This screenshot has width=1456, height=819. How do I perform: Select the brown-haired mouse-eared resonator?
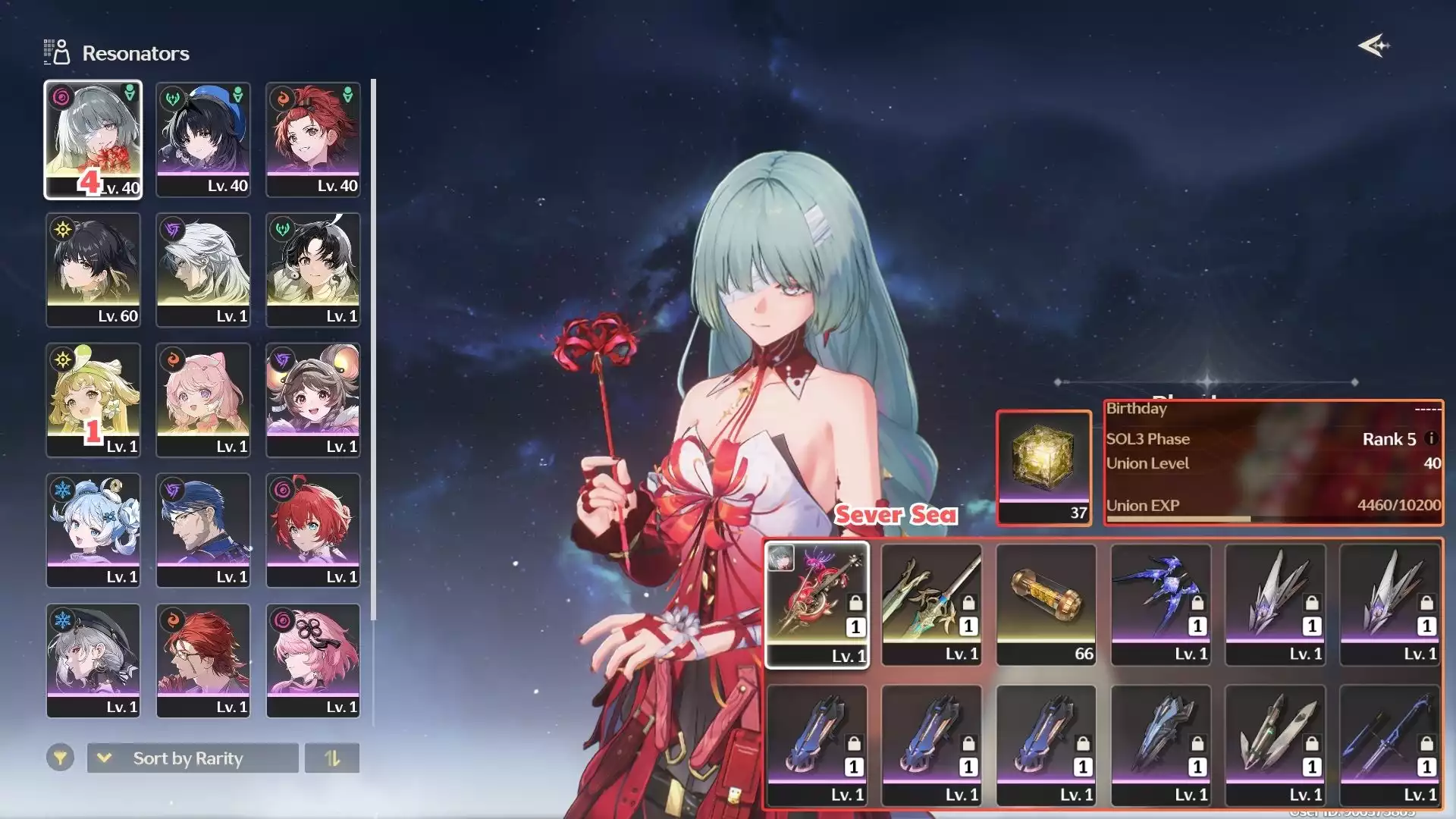point(312,400)
